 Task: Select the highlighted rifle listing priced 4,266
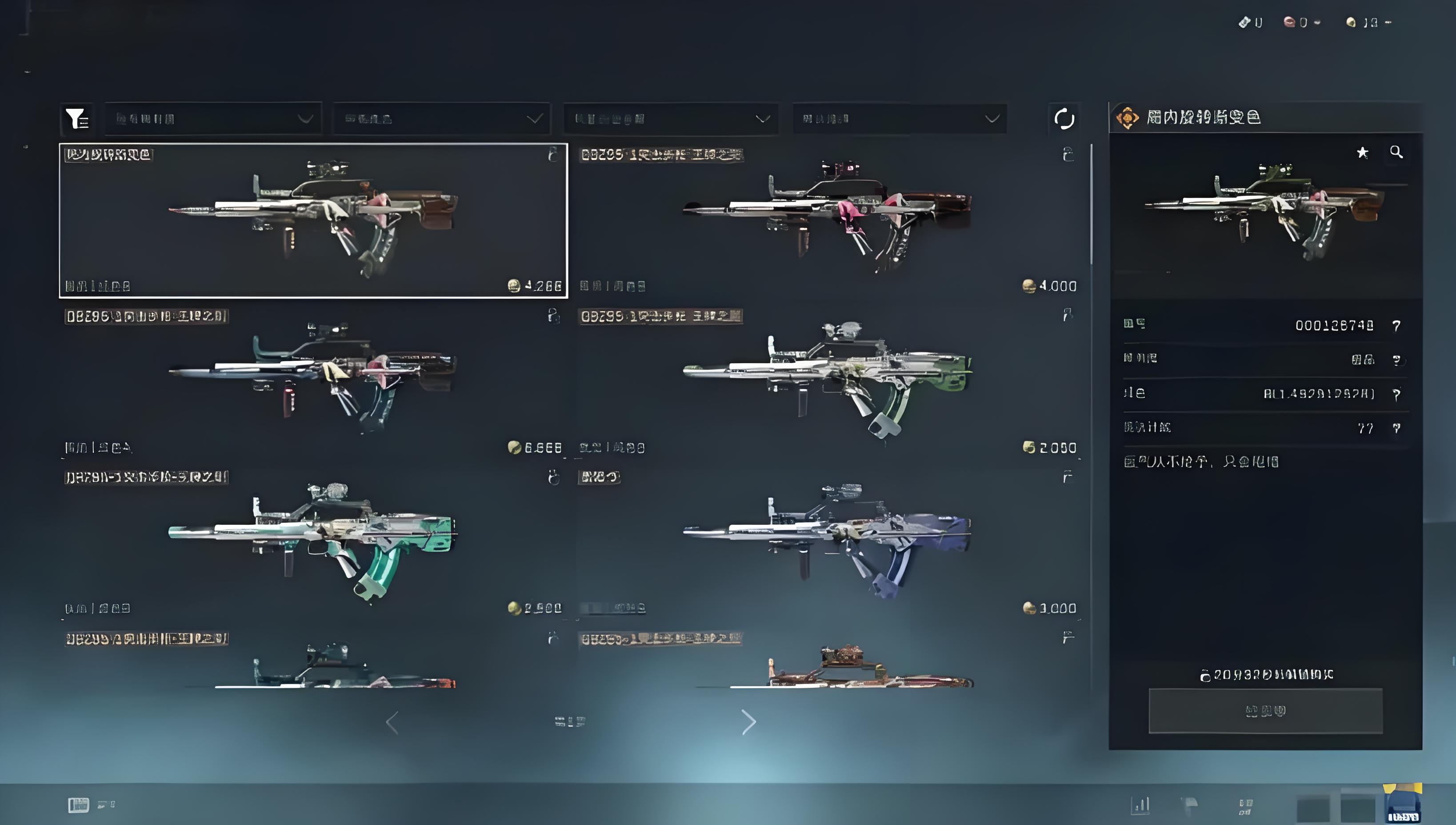click(313, 220)
